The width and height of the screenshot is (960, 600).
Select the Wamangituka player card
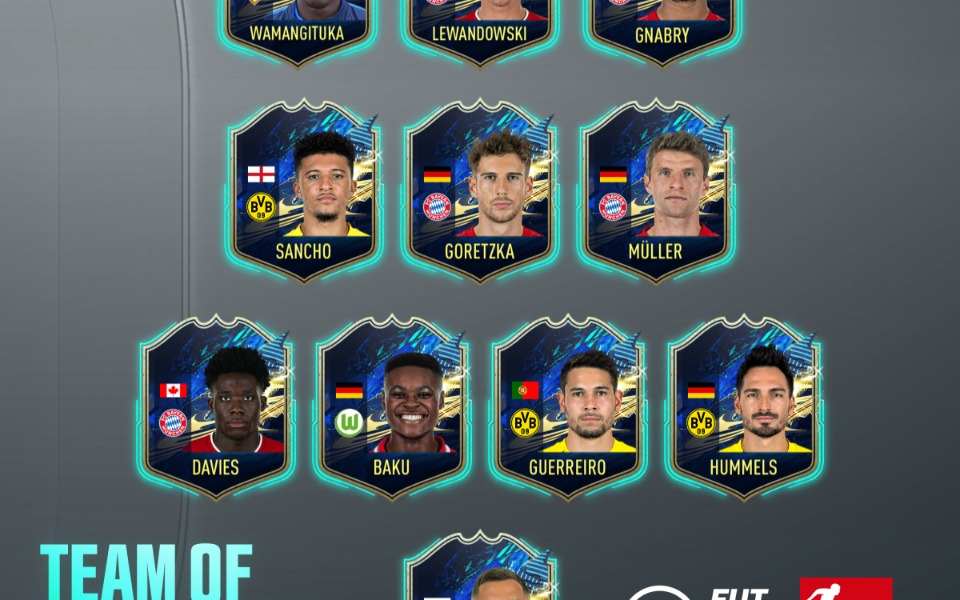coord(297,25)
